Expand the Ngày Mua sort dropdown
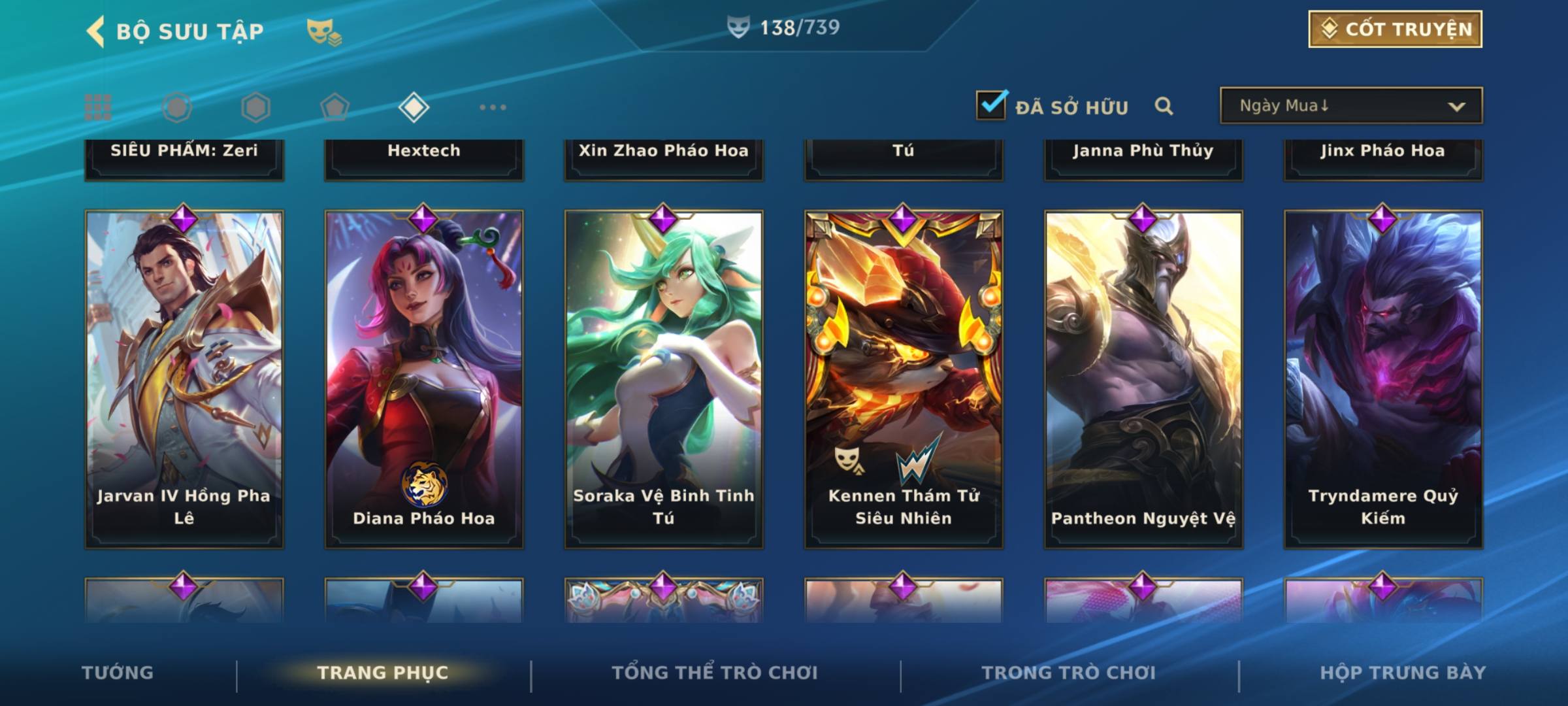Viewport: 1568px width, 706px height. 1350,106
